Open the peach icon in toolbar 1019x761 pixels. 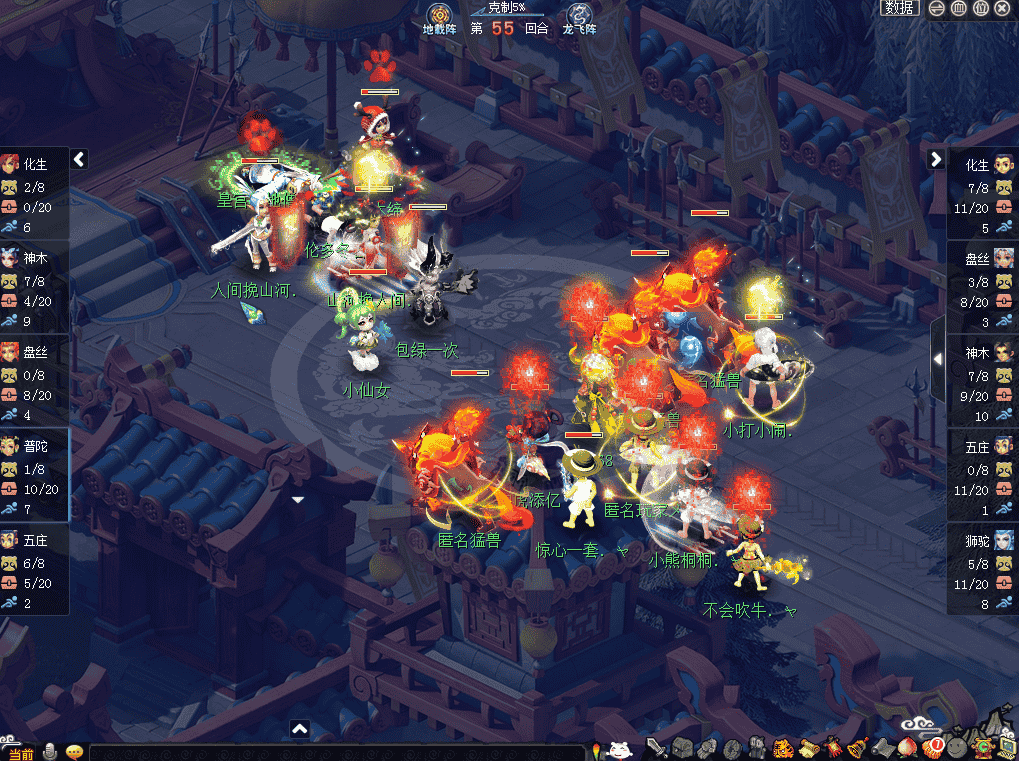907,748
